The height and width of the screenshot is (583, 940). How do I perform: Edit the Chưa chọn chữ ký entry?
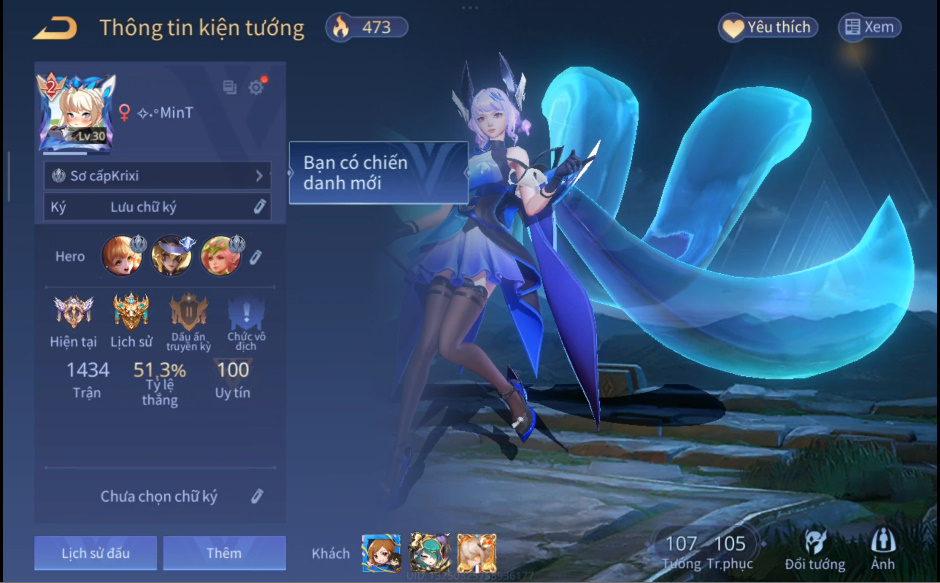257,496
